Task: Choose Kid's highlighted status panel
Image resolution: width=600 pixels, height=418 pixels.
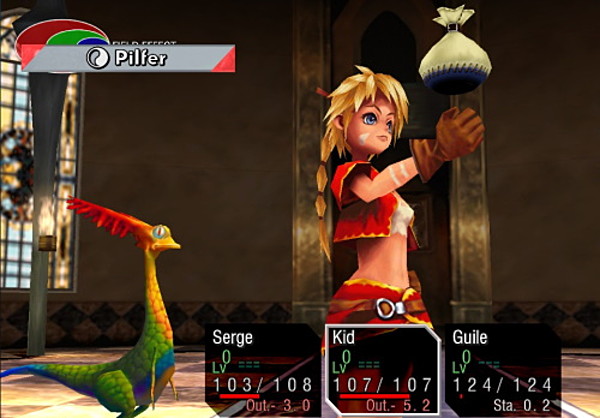Action: click(x=382, y=369)
